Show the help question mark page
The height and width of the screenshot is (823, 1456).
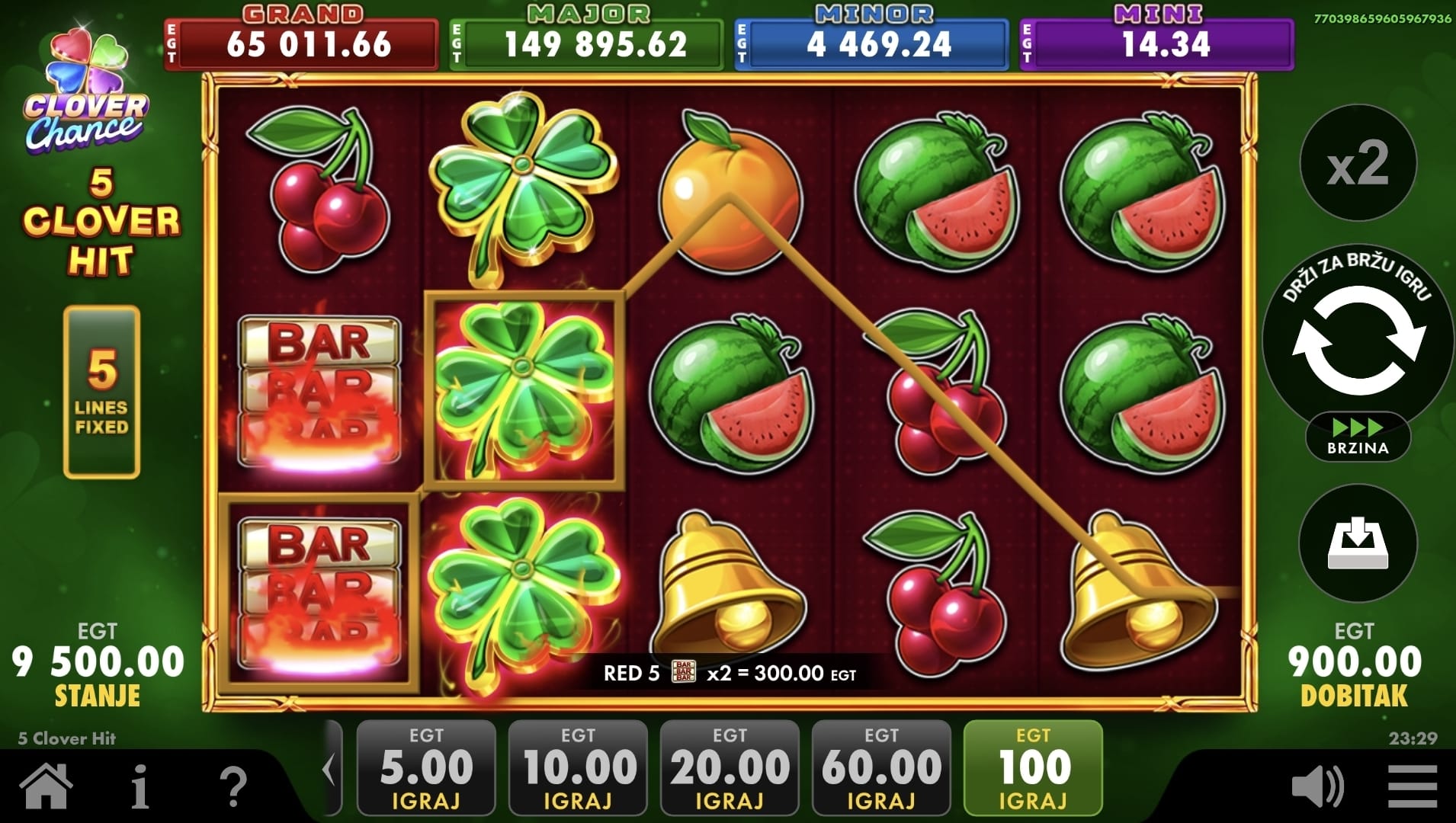tap(233, 786)
